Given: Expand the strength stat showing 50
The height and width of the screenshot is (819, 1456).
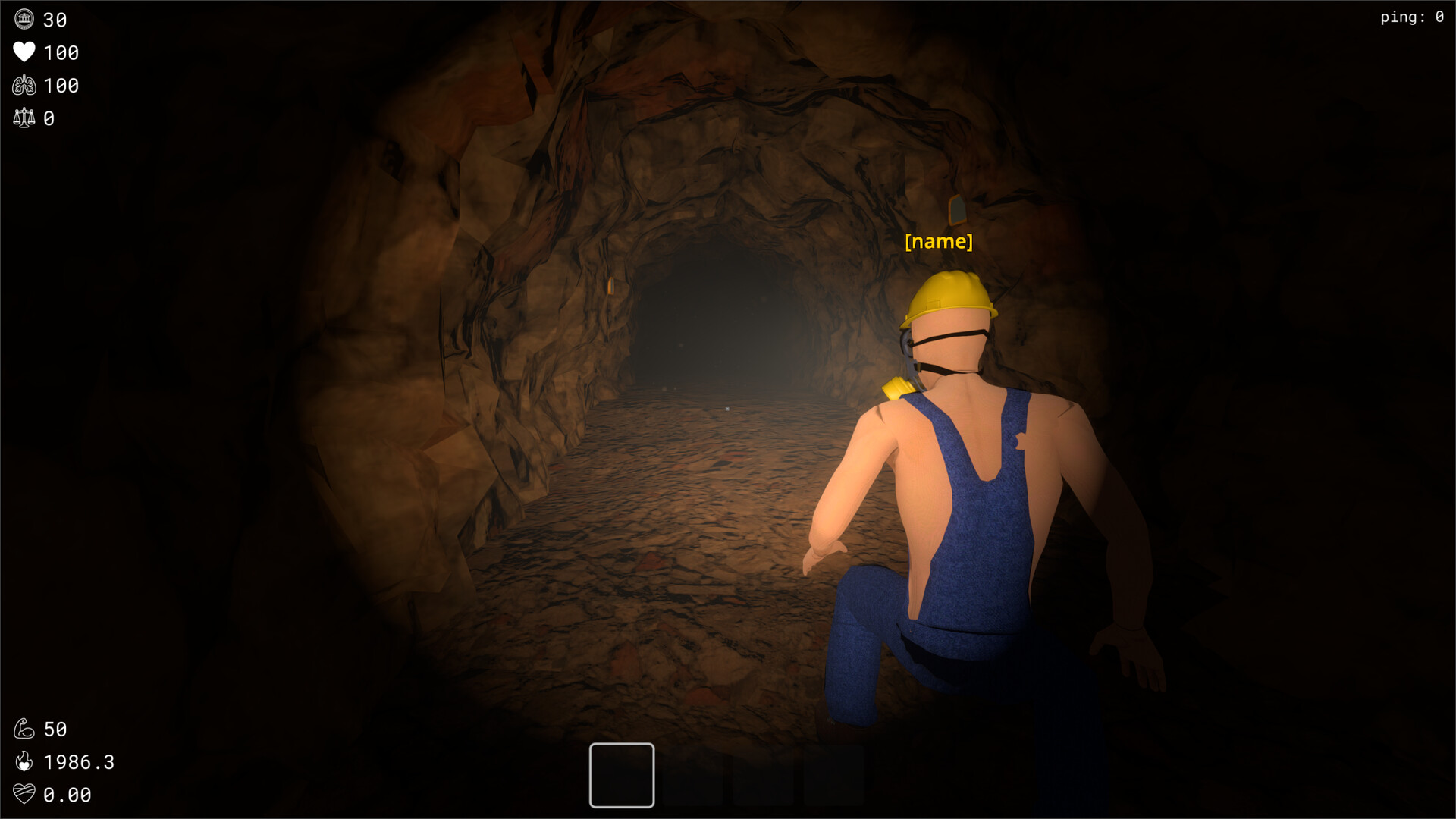Looking at the screenshot, I should [x=55, y=729].
